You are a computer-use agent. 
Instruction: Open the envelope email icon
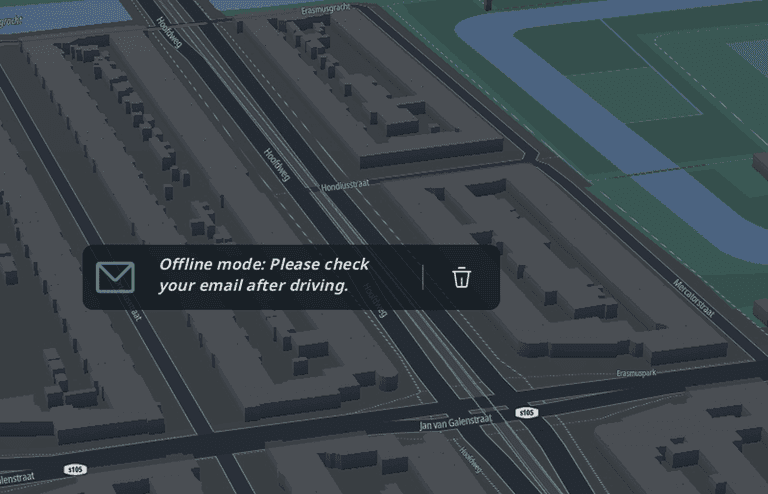[115, 277]
